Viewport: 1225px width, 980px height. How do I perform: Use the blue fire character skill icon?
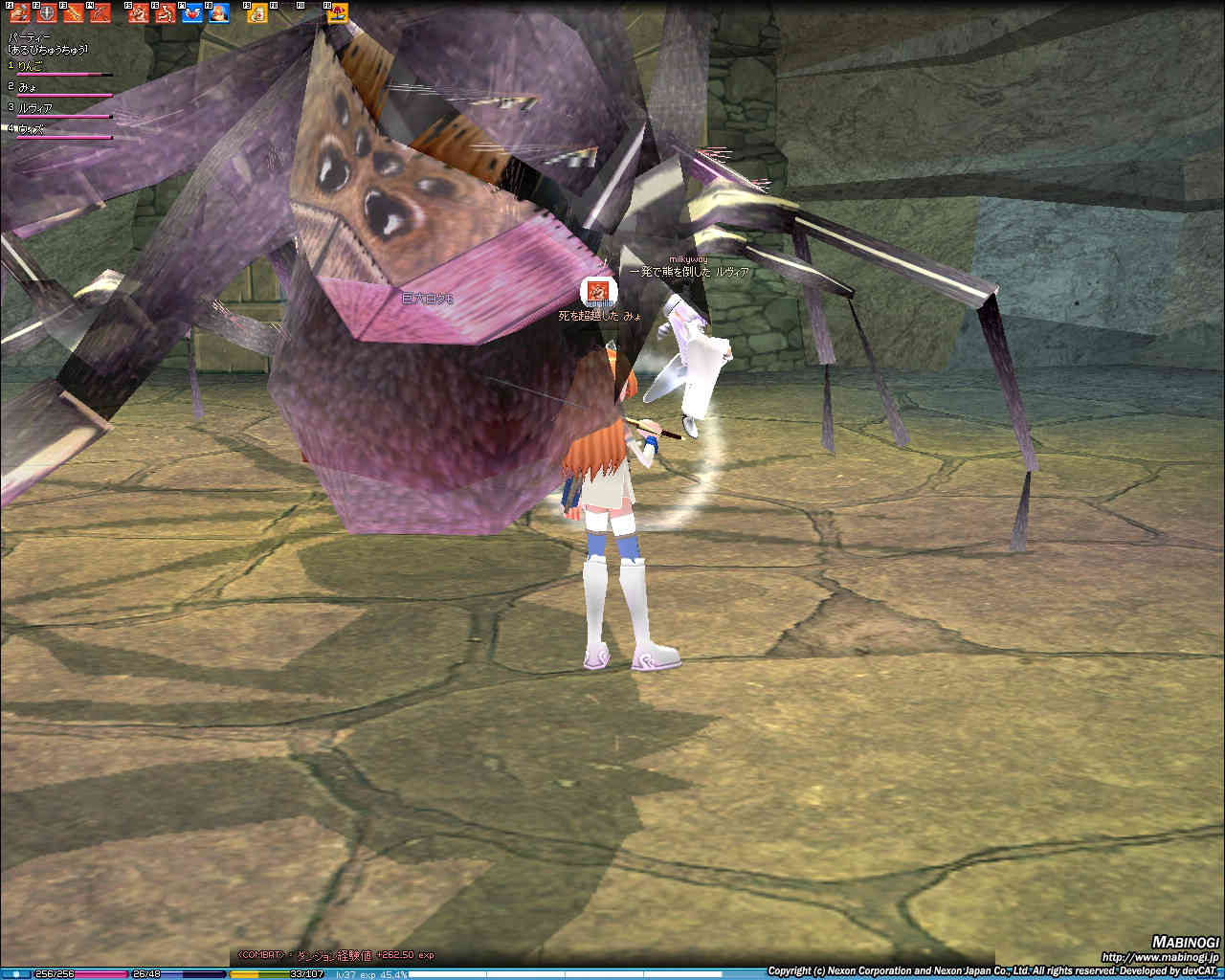pyautogui.click(x=219, y=13)
